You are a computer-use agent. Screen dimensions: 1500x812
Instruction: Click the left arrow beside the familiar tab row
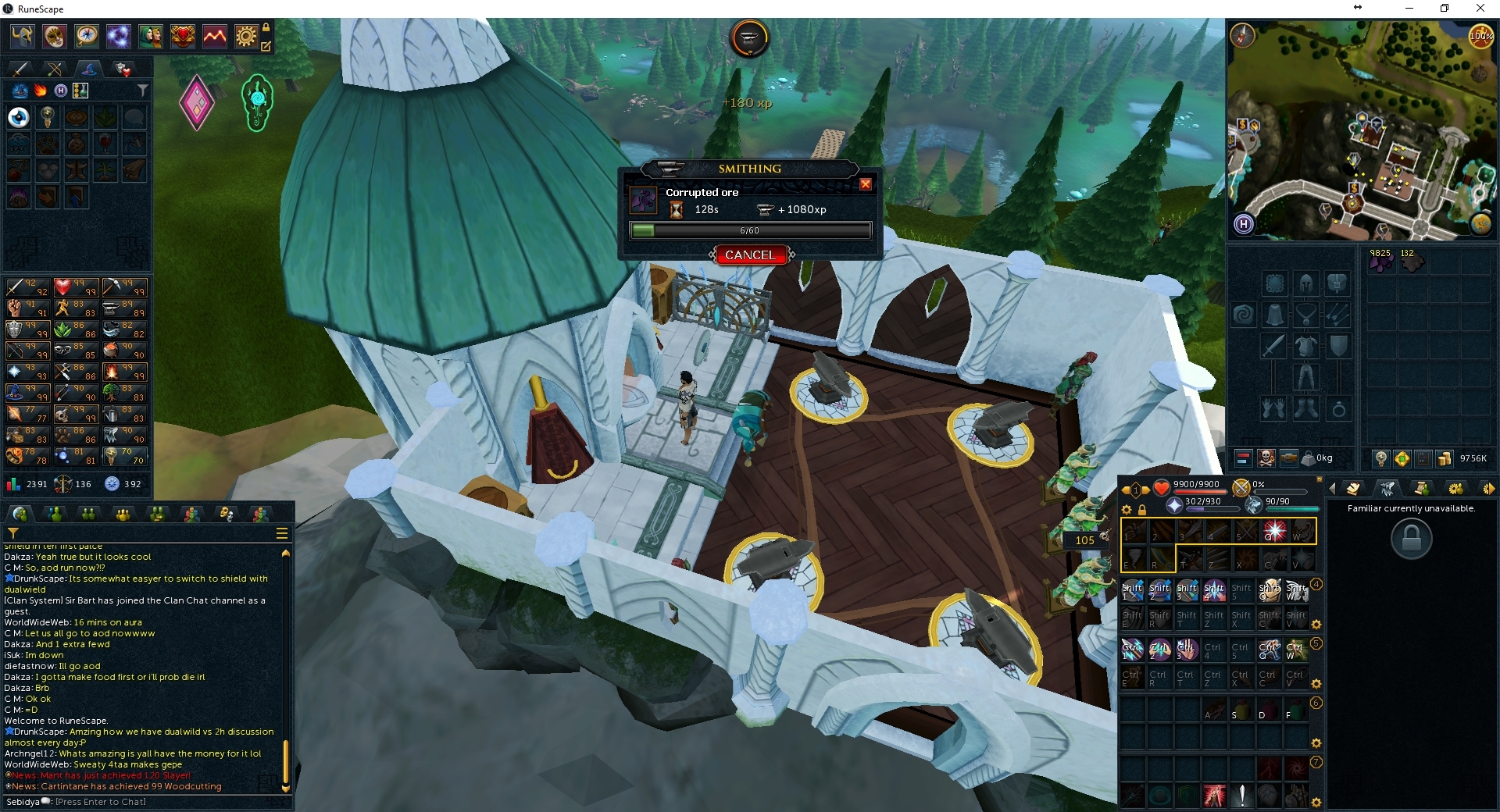tap(1333, 489)
